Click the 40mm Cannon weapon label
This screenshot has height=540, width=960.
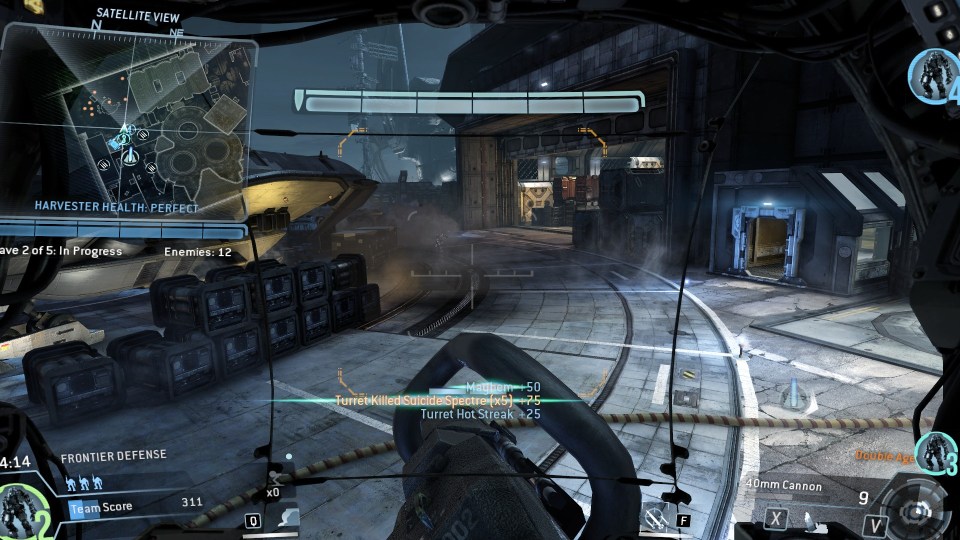tap(784, 487)
